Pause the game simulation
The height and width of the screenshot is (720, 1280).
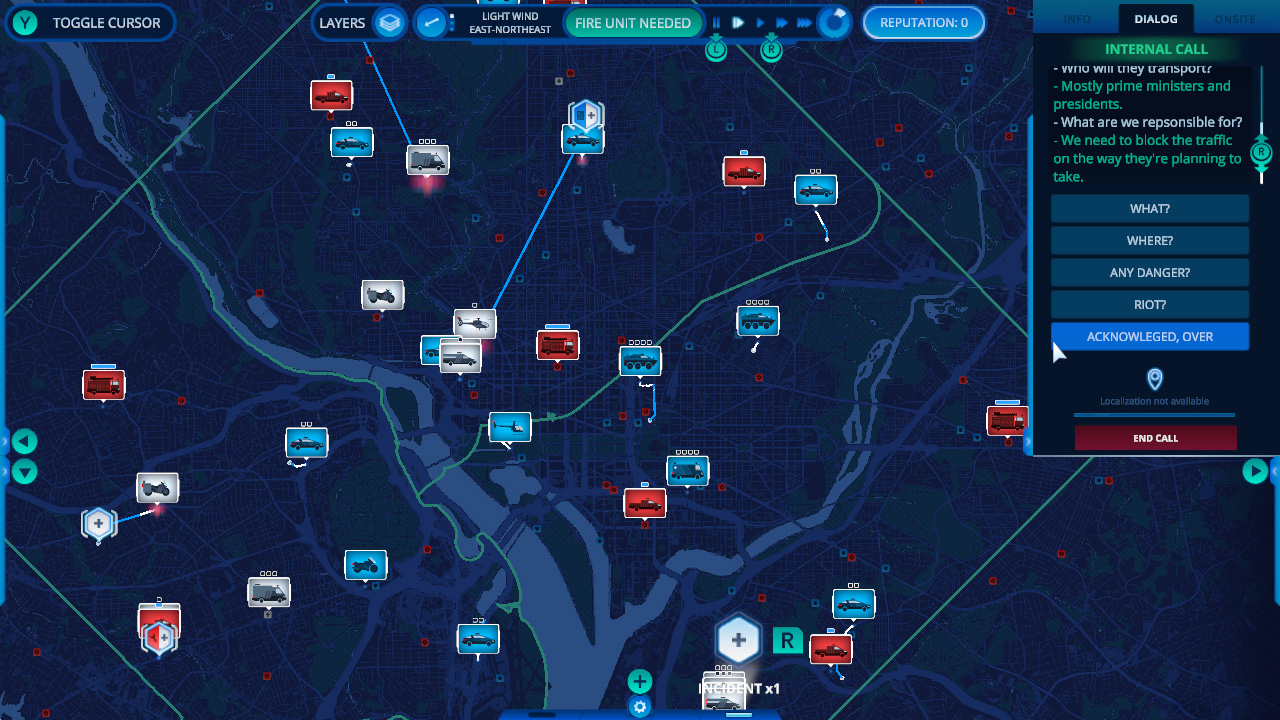pyautogui.click(x=716, y=22)
